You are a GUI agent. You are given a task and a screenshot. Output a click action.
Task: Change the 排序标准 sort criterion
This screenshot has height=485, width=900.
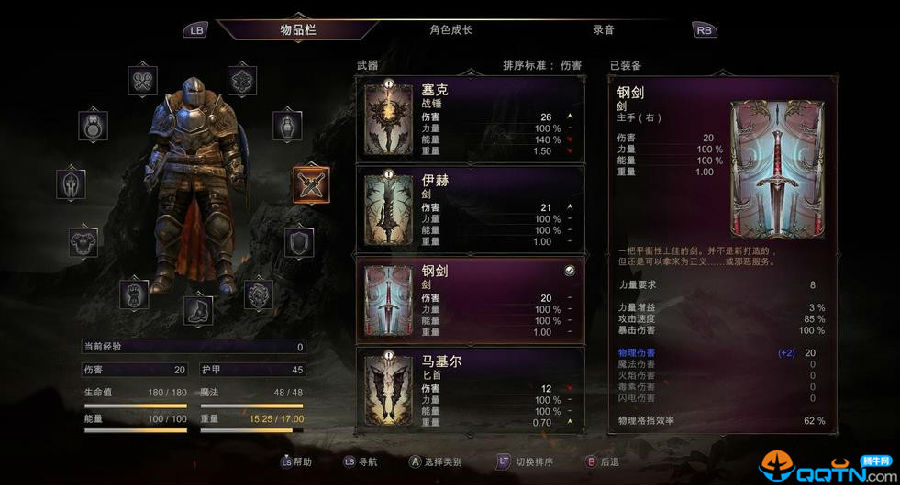point(545,65)
